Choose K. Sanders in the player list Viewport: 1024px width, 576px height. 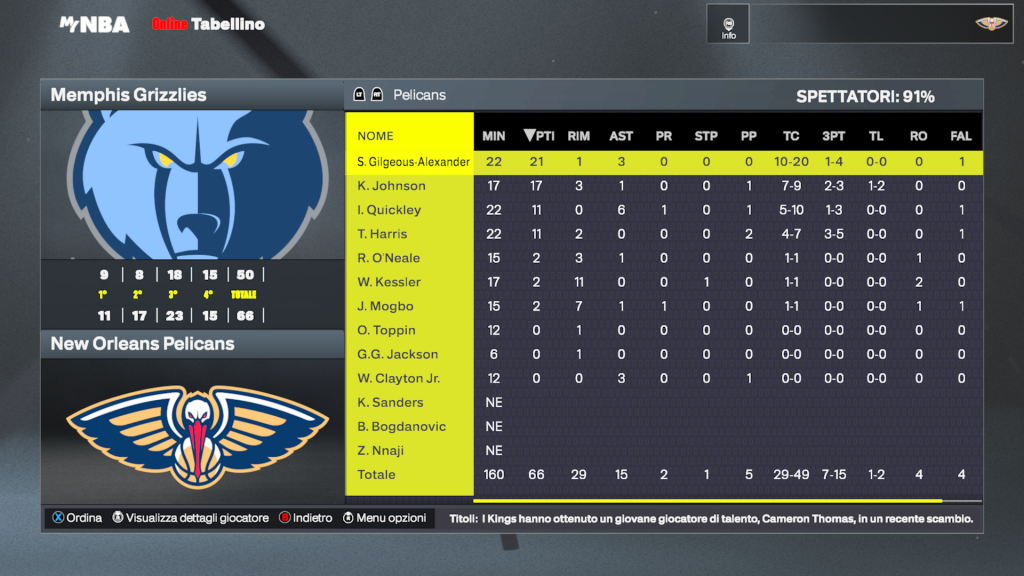[x=390, y=402]
